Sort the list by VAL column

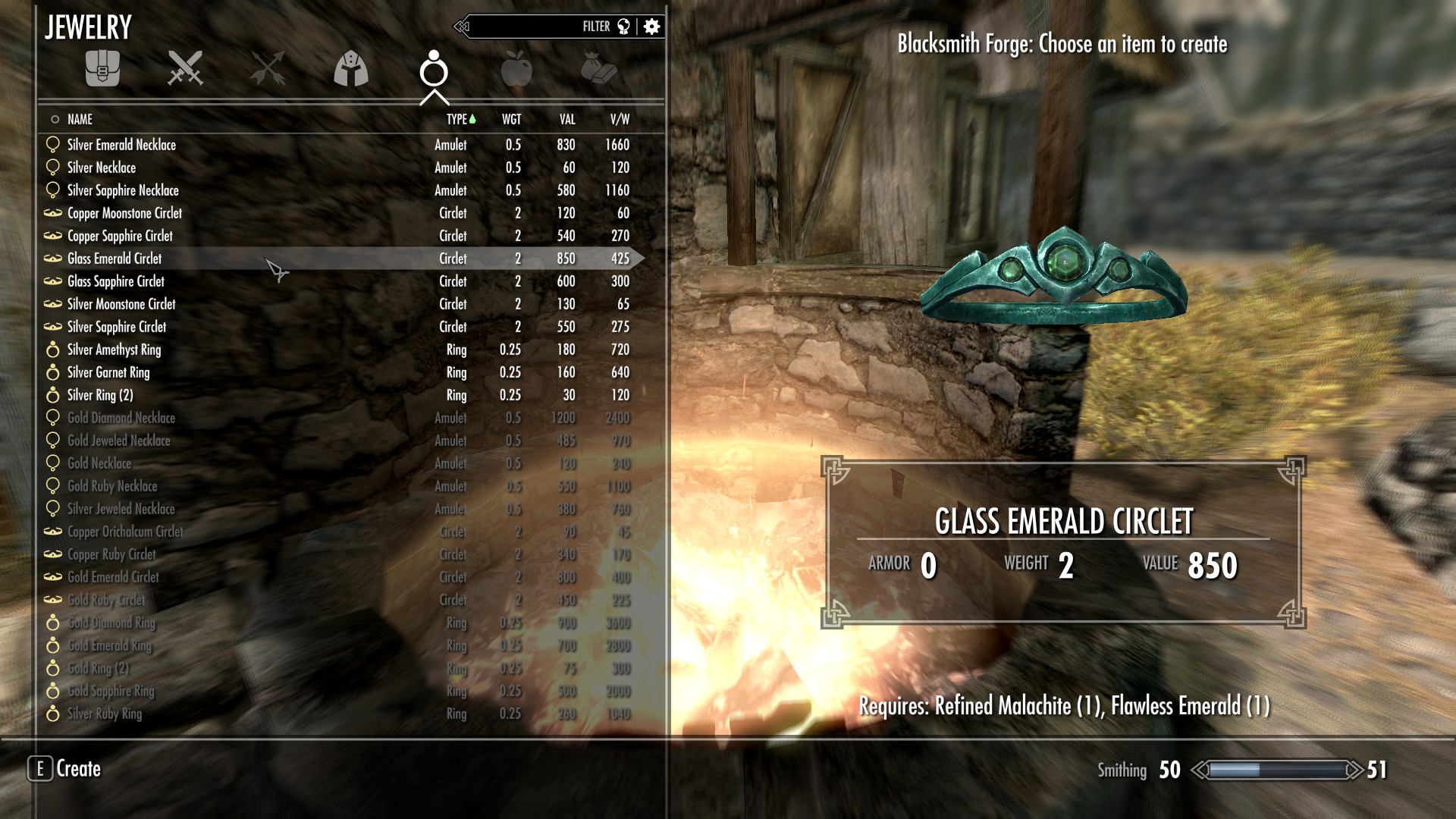point(567,119)
